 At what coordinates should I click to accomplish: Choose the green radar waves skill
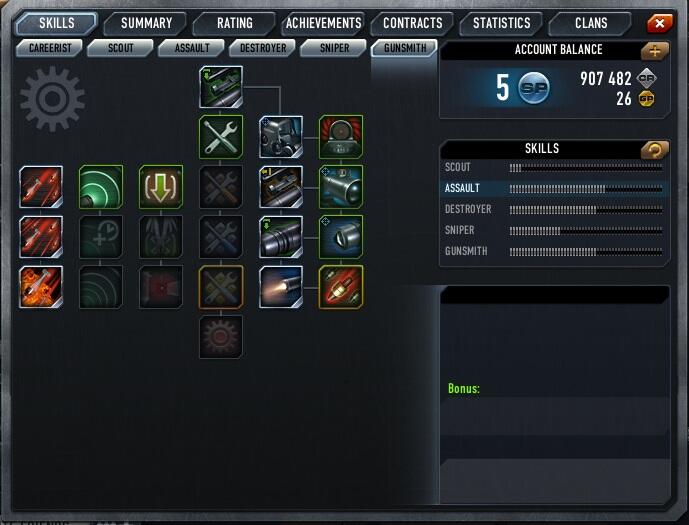(x=101, y=187)
